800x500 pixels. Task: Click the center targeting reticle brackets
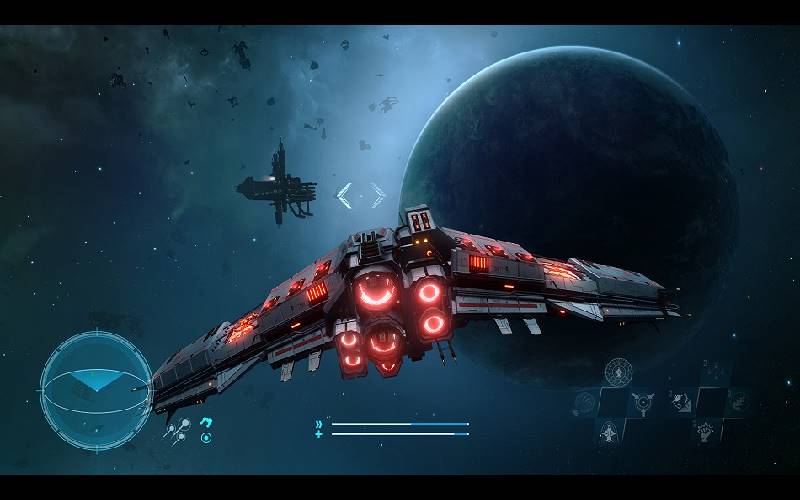click(360, 196)
